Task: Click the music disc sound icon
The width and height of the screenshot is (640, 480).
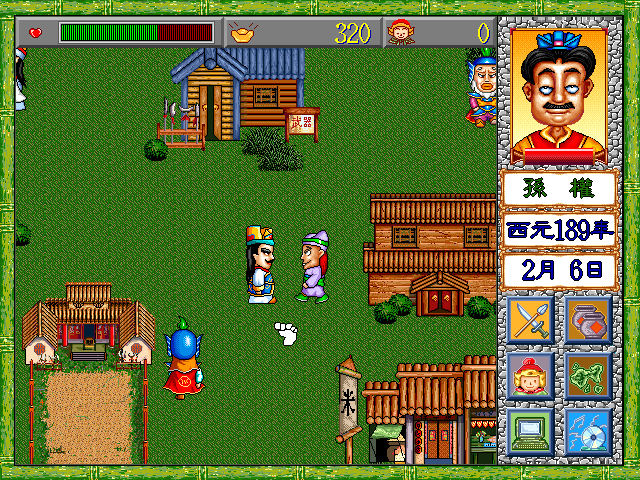Action: coord(588,431)
